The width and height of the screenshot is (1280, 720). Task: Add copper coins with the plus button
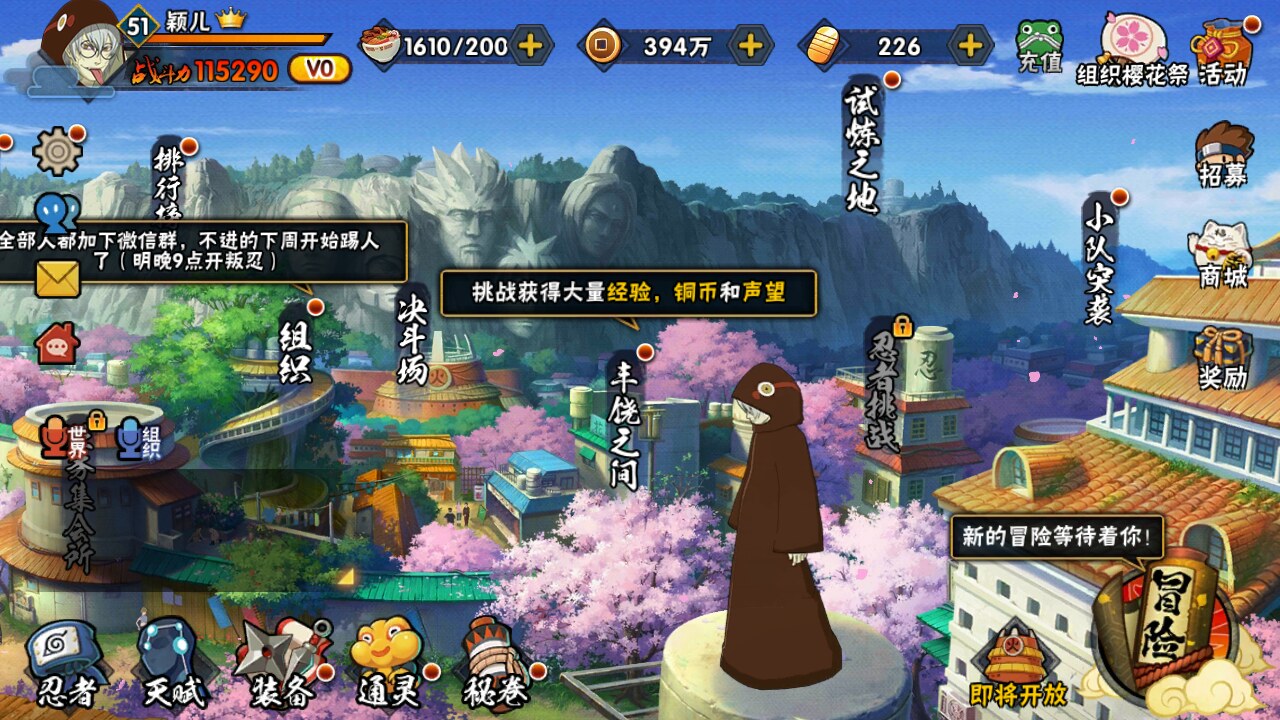[x=750, y=45]
